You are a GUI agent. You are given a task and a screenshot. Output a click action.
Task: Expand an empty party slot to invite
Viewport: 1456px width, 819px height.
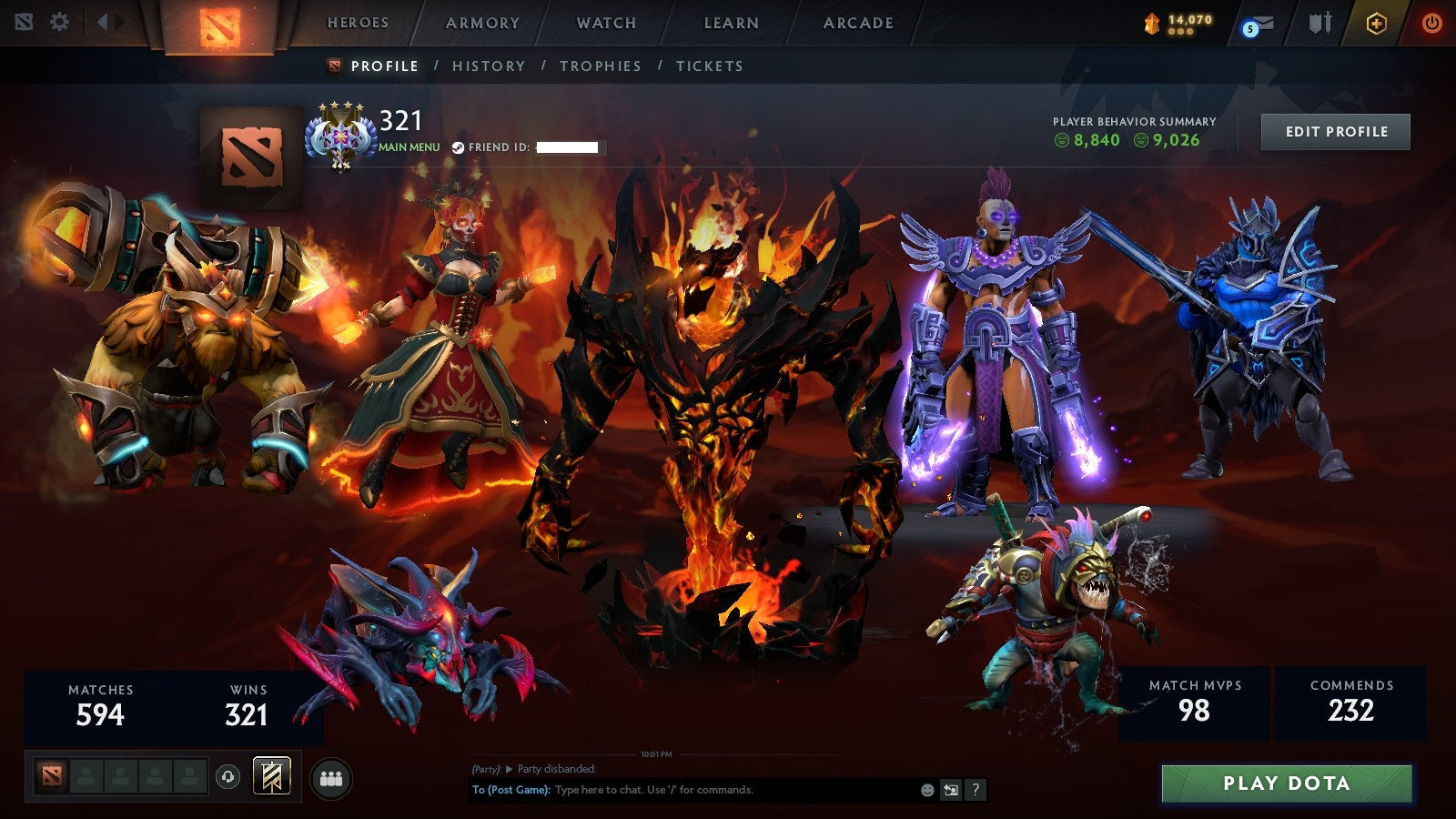point(86,774)
